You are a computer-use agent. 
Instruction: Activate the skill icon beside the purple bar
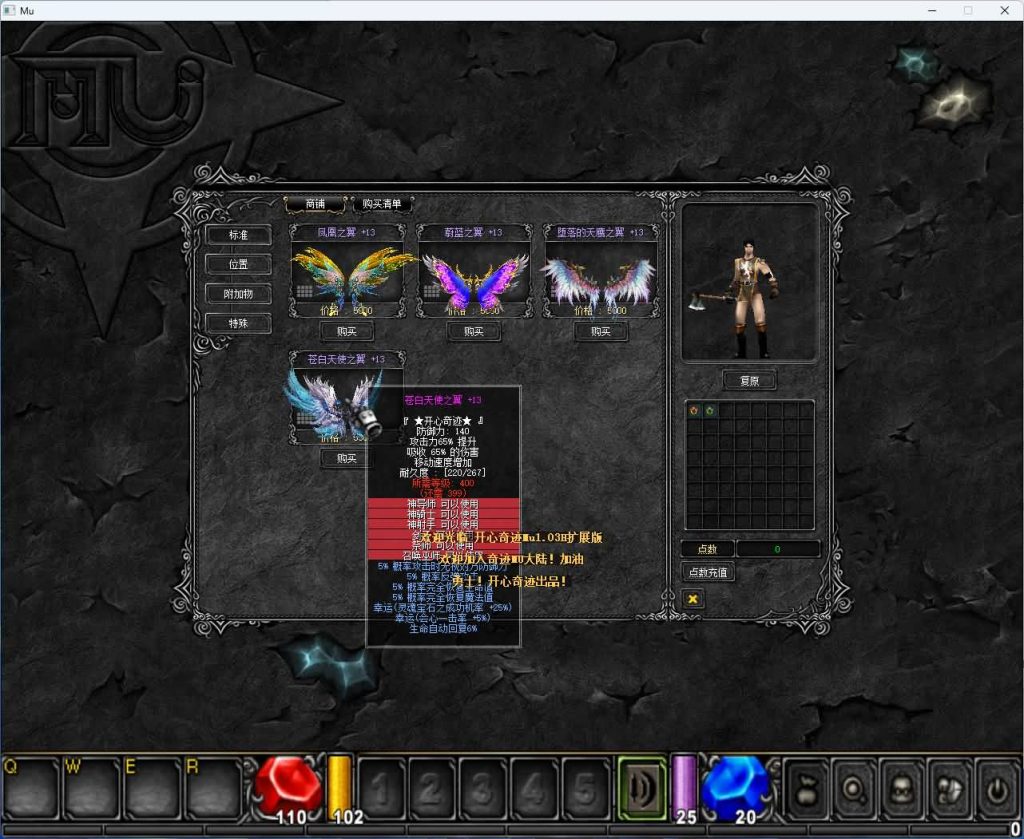pyautogui.click(x=641, y=788)
